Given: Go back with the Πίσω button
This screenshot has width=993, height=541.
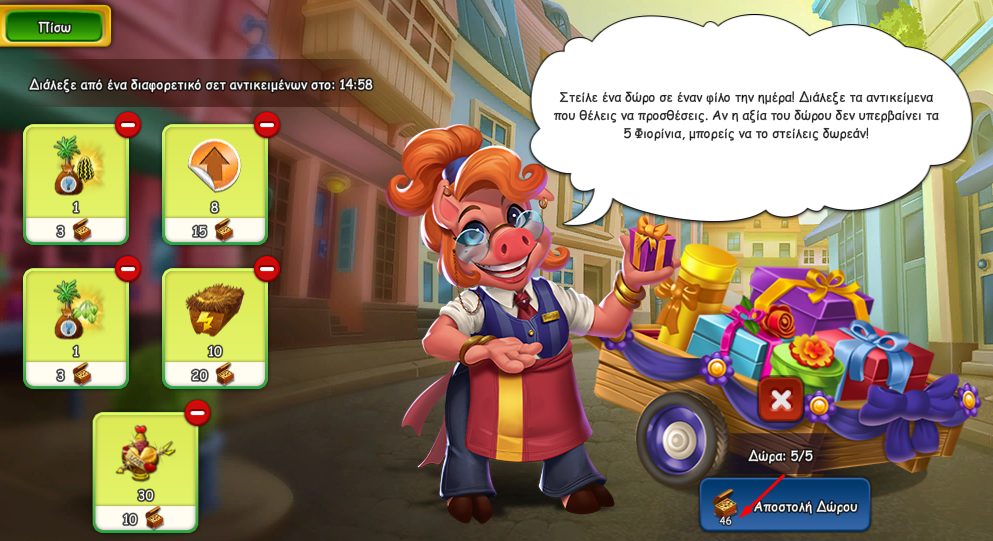Looking at the screenshot, I should [54, 27].
